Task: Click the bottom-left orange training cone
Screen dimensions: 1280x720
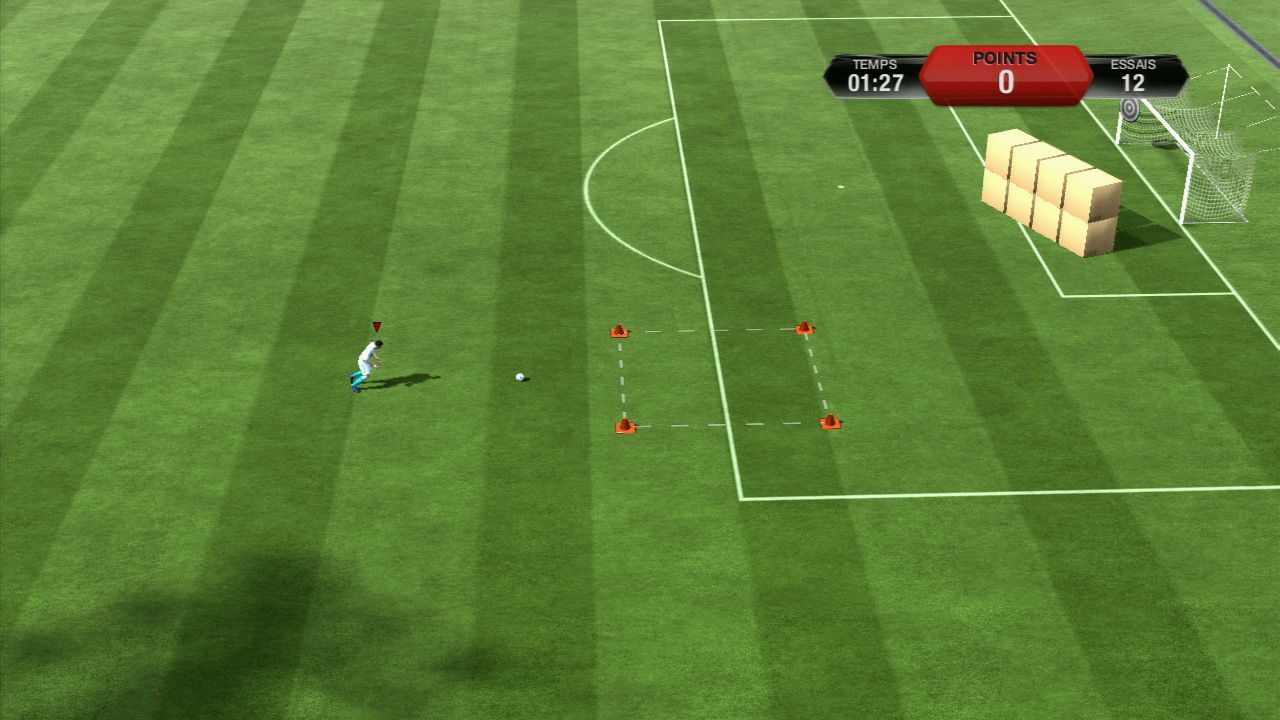Action: (626, 425)
